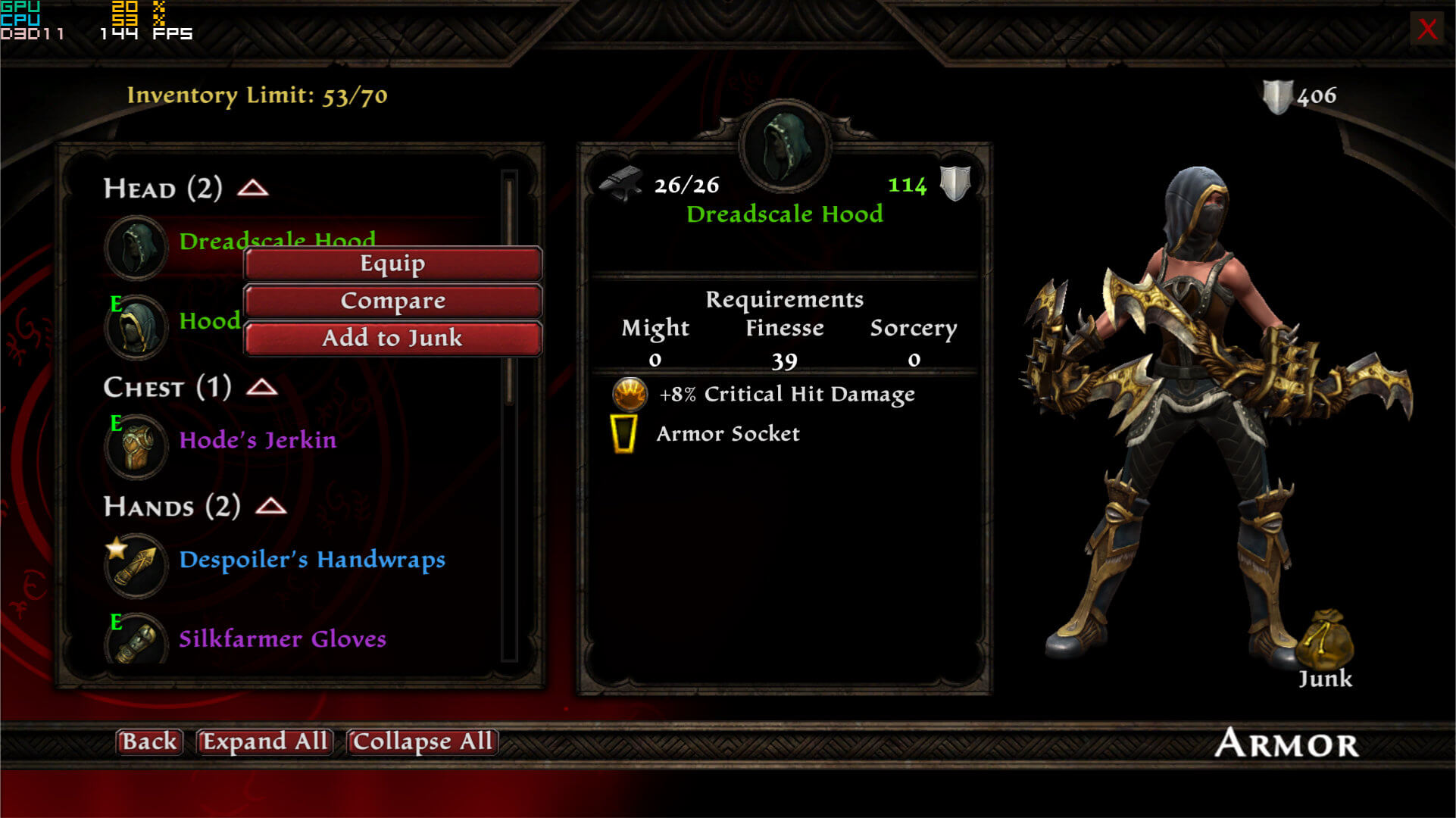
Task: Click Add to Junk option
Action: pos(392,338)
